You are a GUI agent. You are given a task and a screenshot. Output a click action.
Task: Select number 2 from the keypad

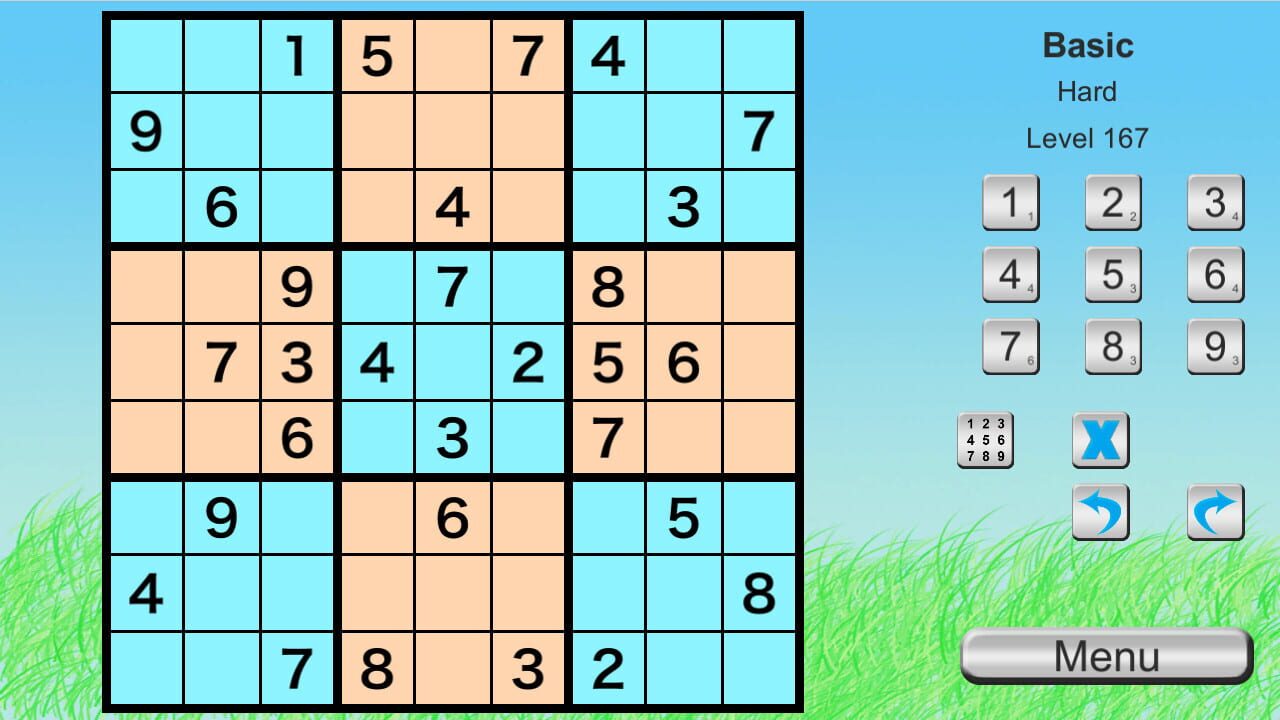pos(1113,203)
